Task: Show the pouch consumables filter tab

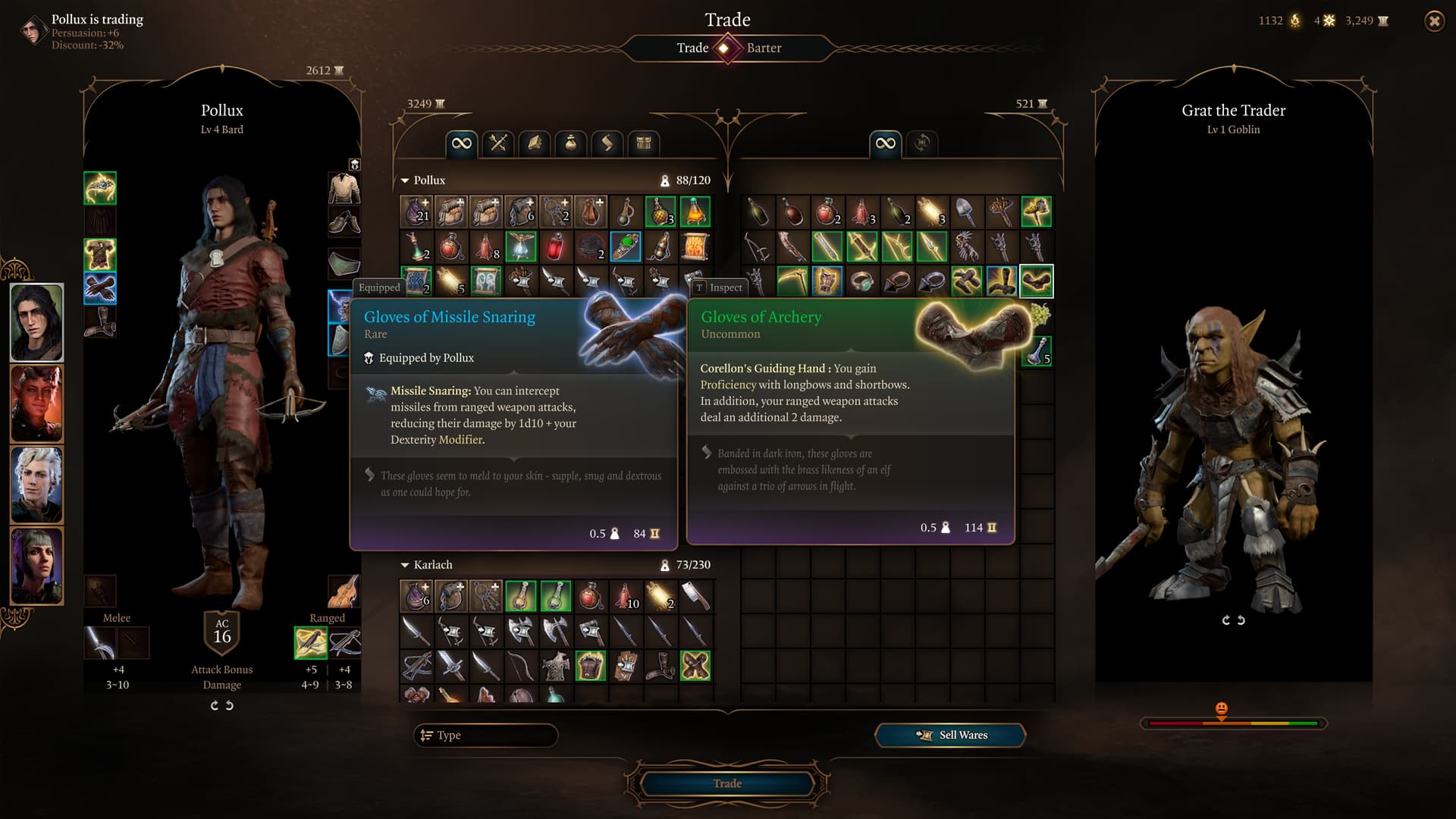Action: [571, 143]
